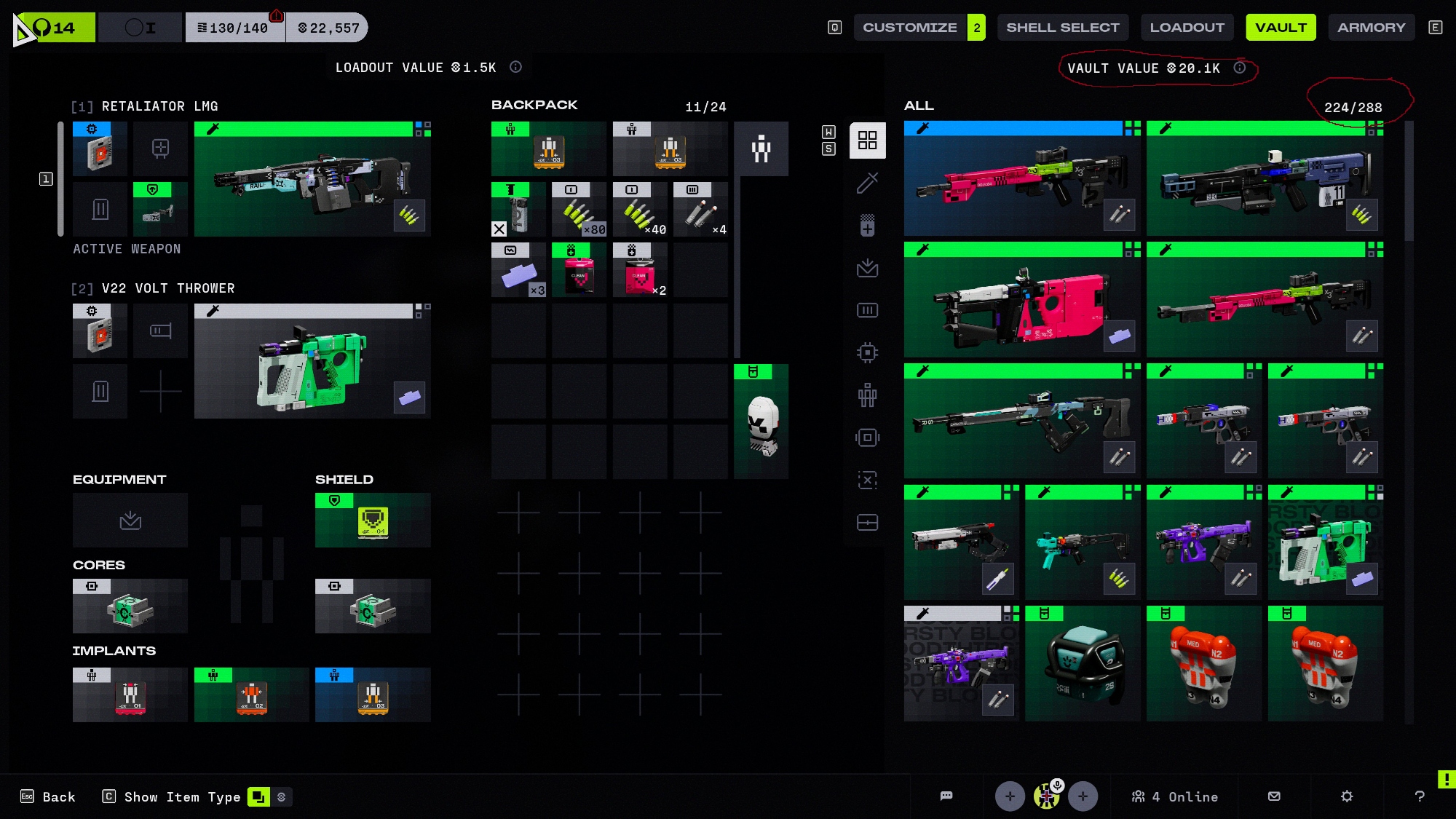Click the Back button
This screenshot has height=819, width=1456.
click(48, 797)
